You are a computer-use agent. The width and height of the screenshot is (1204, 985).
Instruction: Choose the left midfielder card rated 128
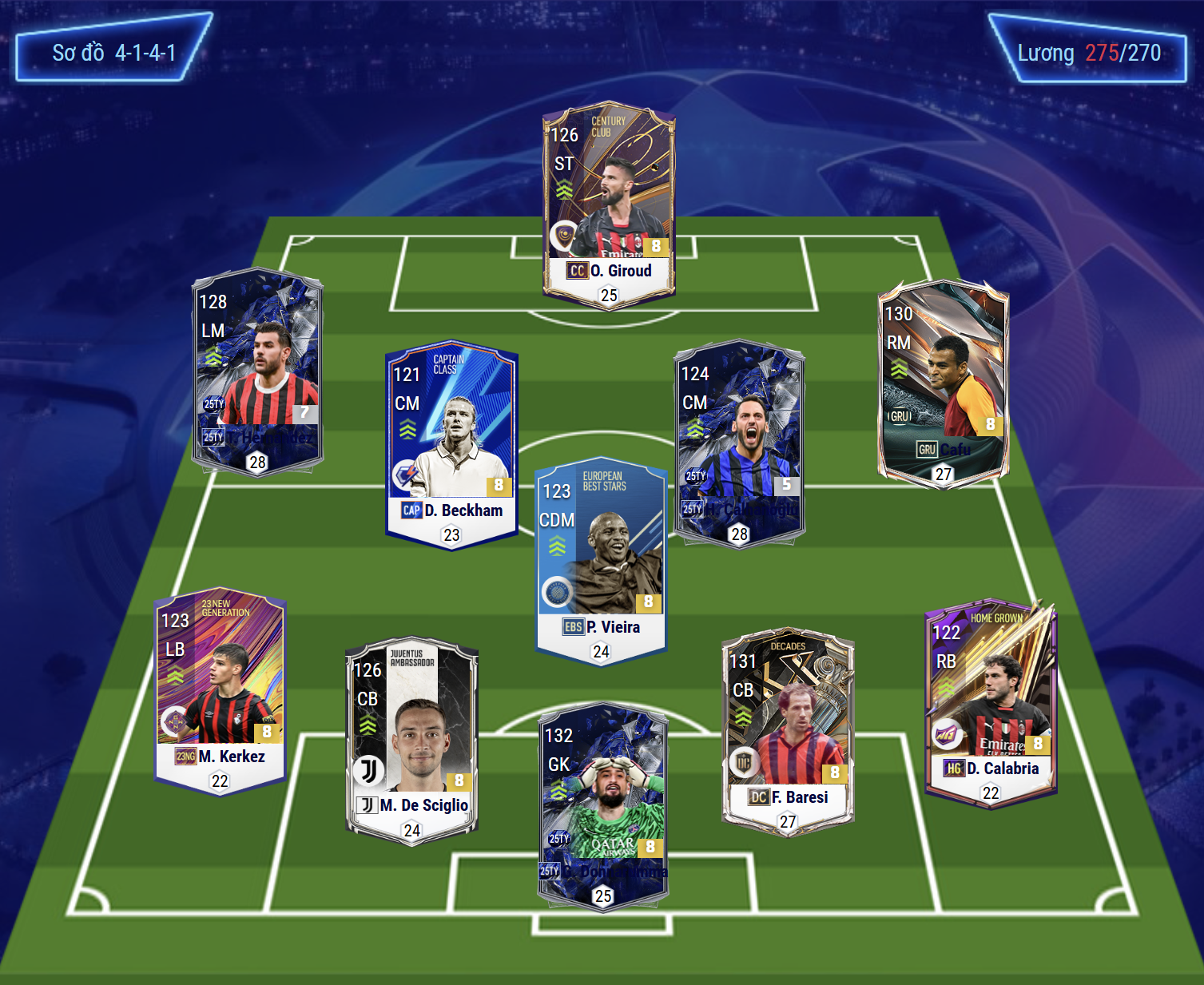(x=257, y=372)
